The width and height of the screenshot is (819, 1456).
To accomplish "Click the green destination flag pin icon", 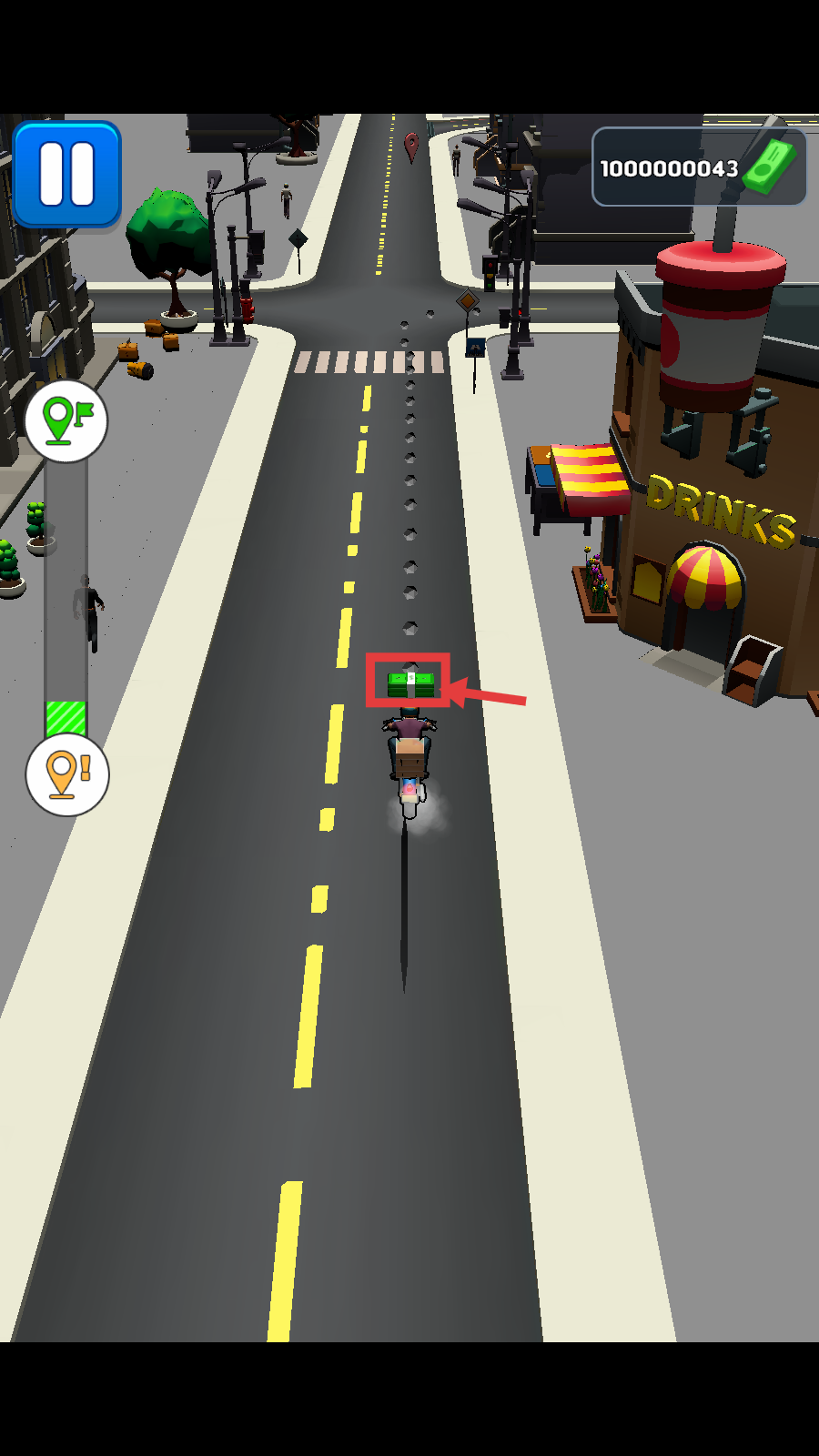I will 66,420.
